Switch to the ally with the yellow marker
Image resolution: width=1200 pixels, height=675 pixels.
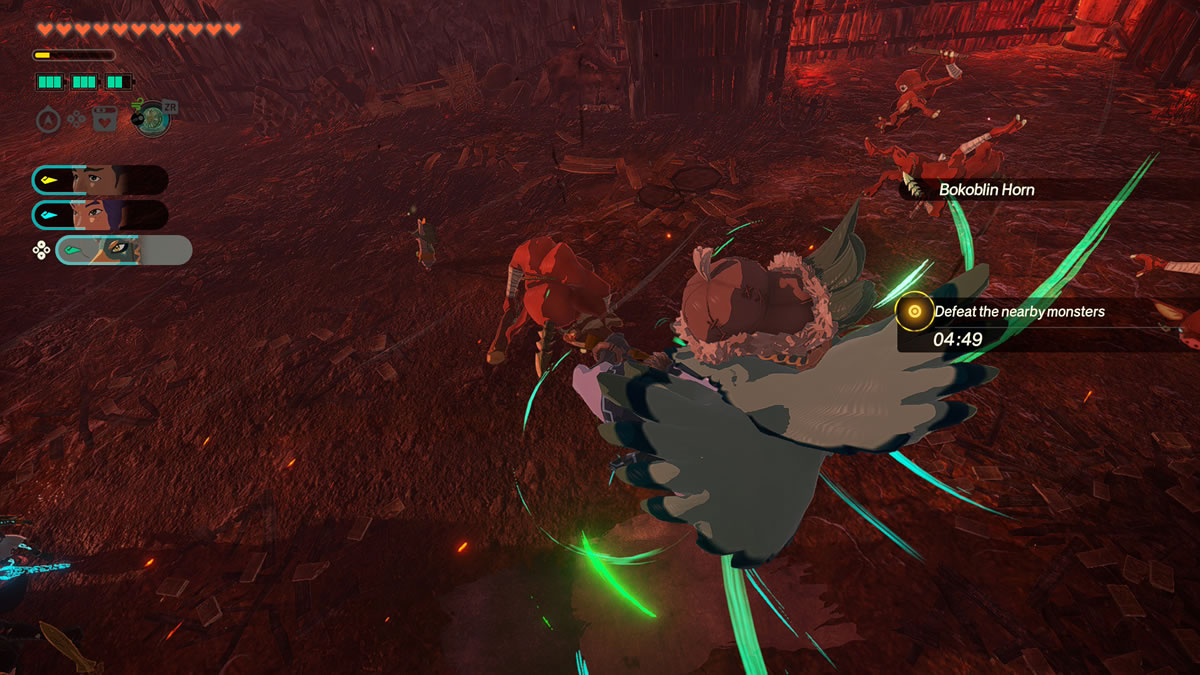point(100,180)
